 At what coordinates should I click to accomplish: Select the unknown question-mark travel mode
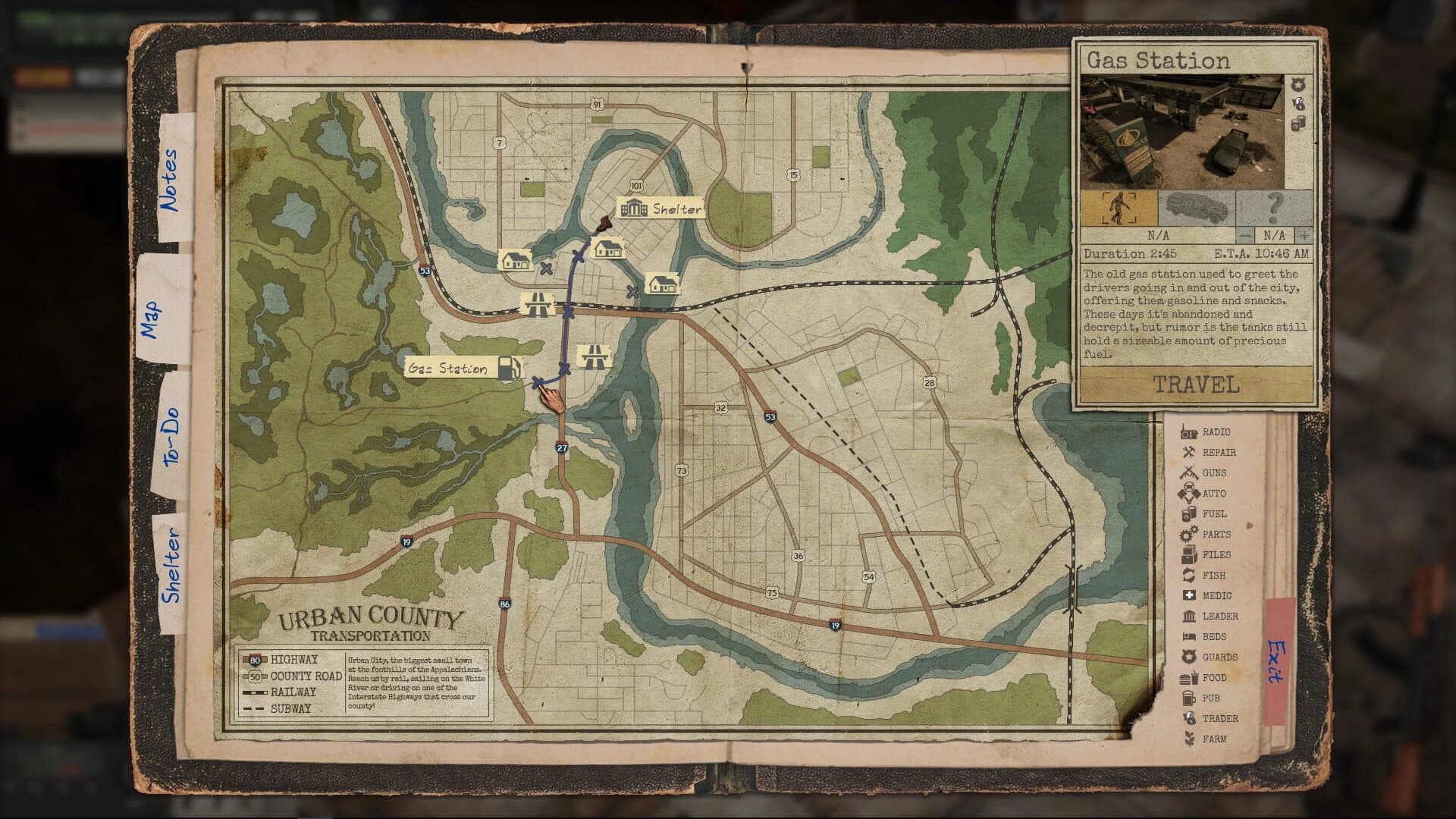point(1276,206)
